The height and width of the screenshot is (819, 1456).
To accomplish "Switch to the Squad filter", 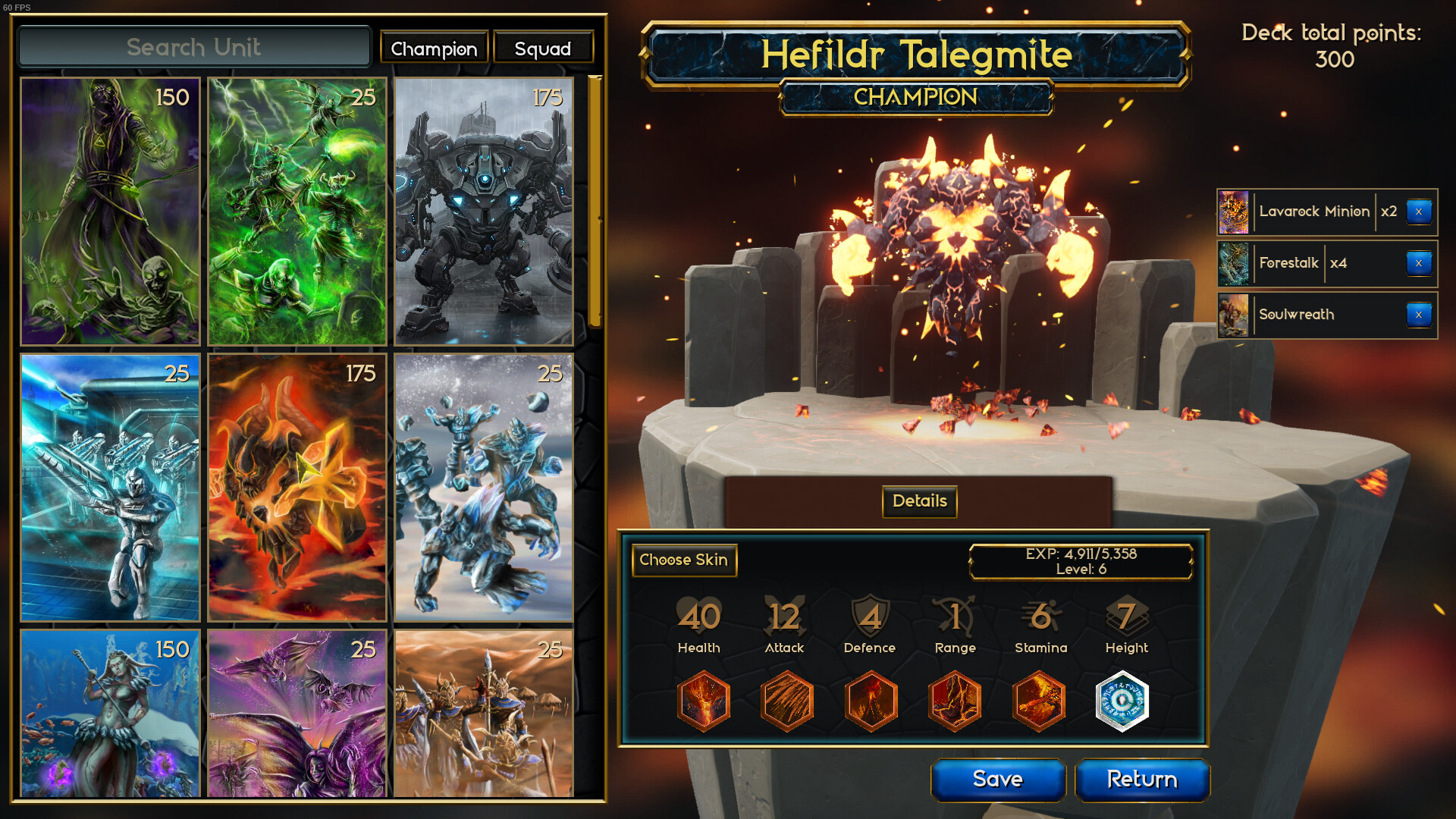I will pos(543,47).
